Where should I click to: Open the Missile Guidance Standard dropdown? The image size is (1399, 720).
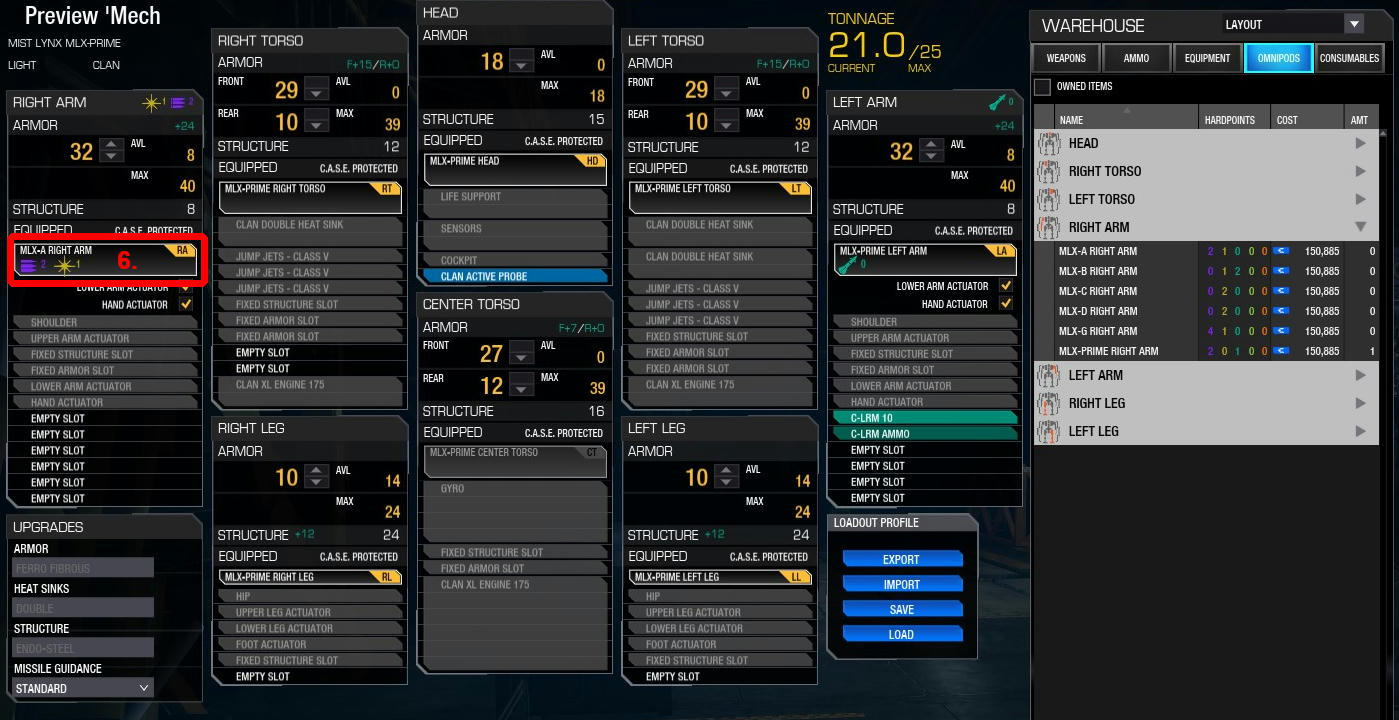coord(84,688)
